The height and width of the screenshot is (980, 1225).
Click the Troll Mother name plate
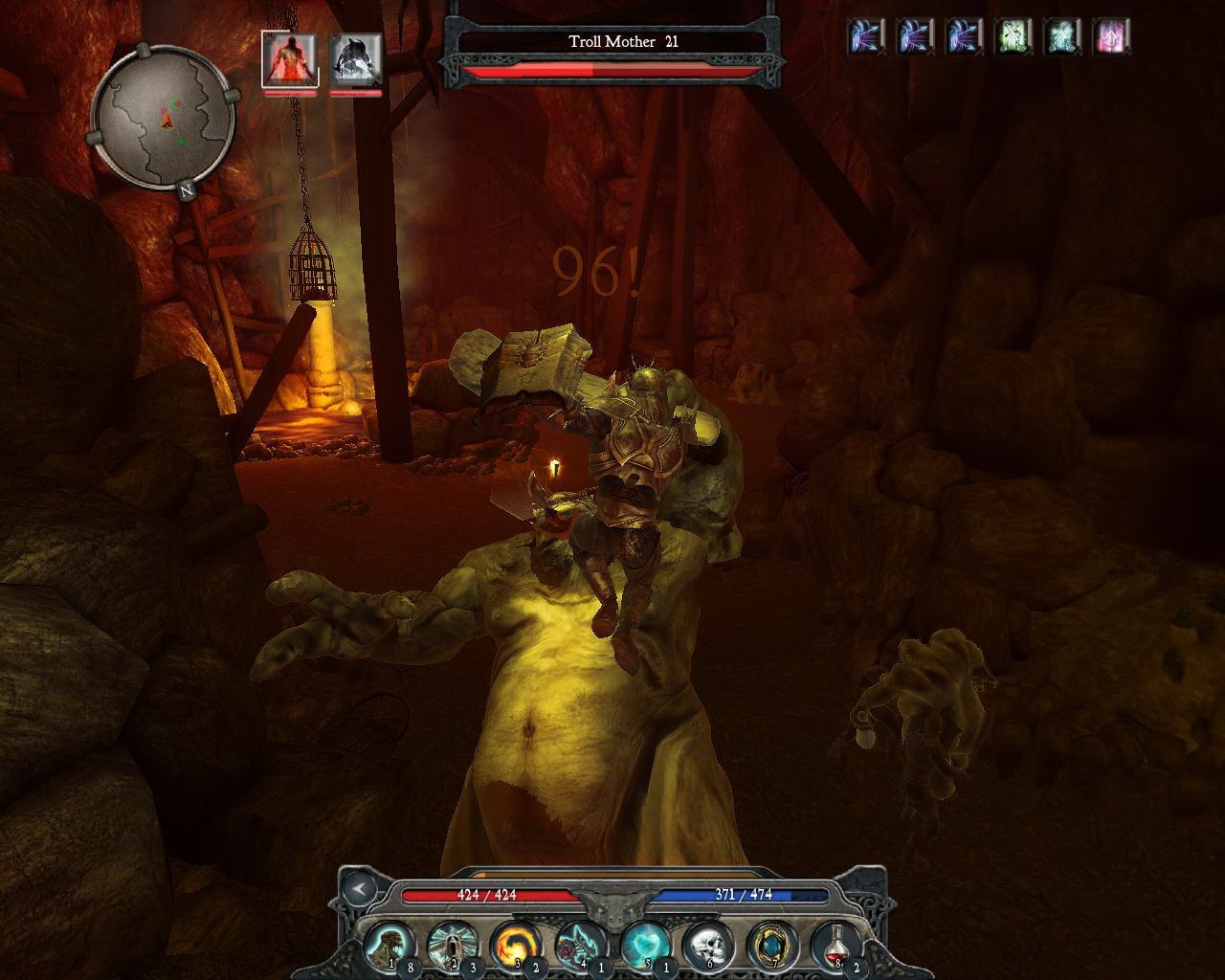coord(620,42)
